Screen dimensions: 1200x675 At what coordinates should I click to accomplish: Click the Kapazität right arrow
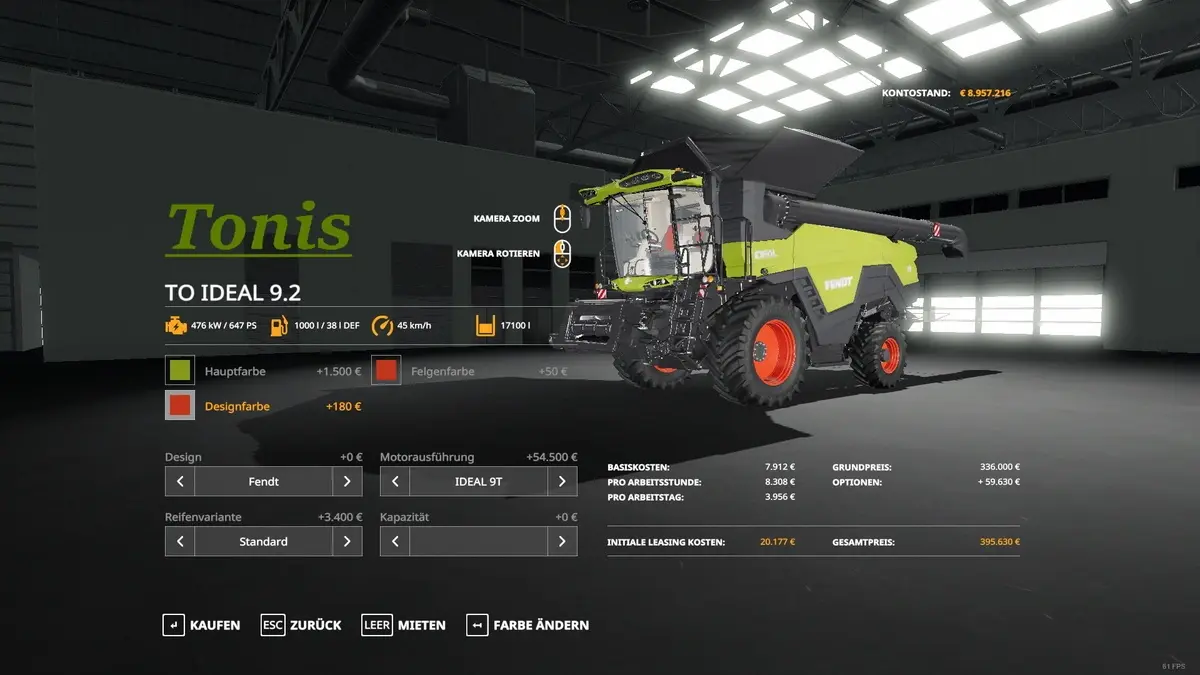pos(562,541)
